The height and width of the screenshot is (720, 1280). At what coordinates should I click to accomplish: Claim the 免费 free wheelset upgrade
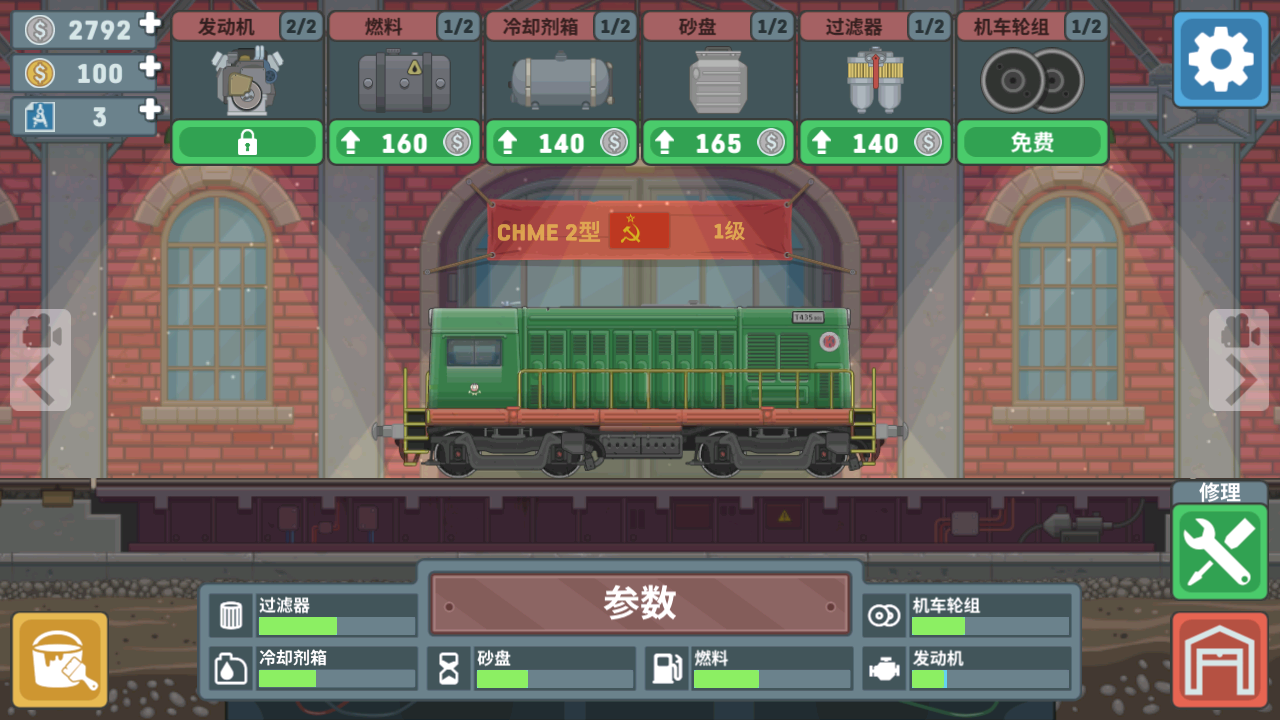(x=1032, y=142)
